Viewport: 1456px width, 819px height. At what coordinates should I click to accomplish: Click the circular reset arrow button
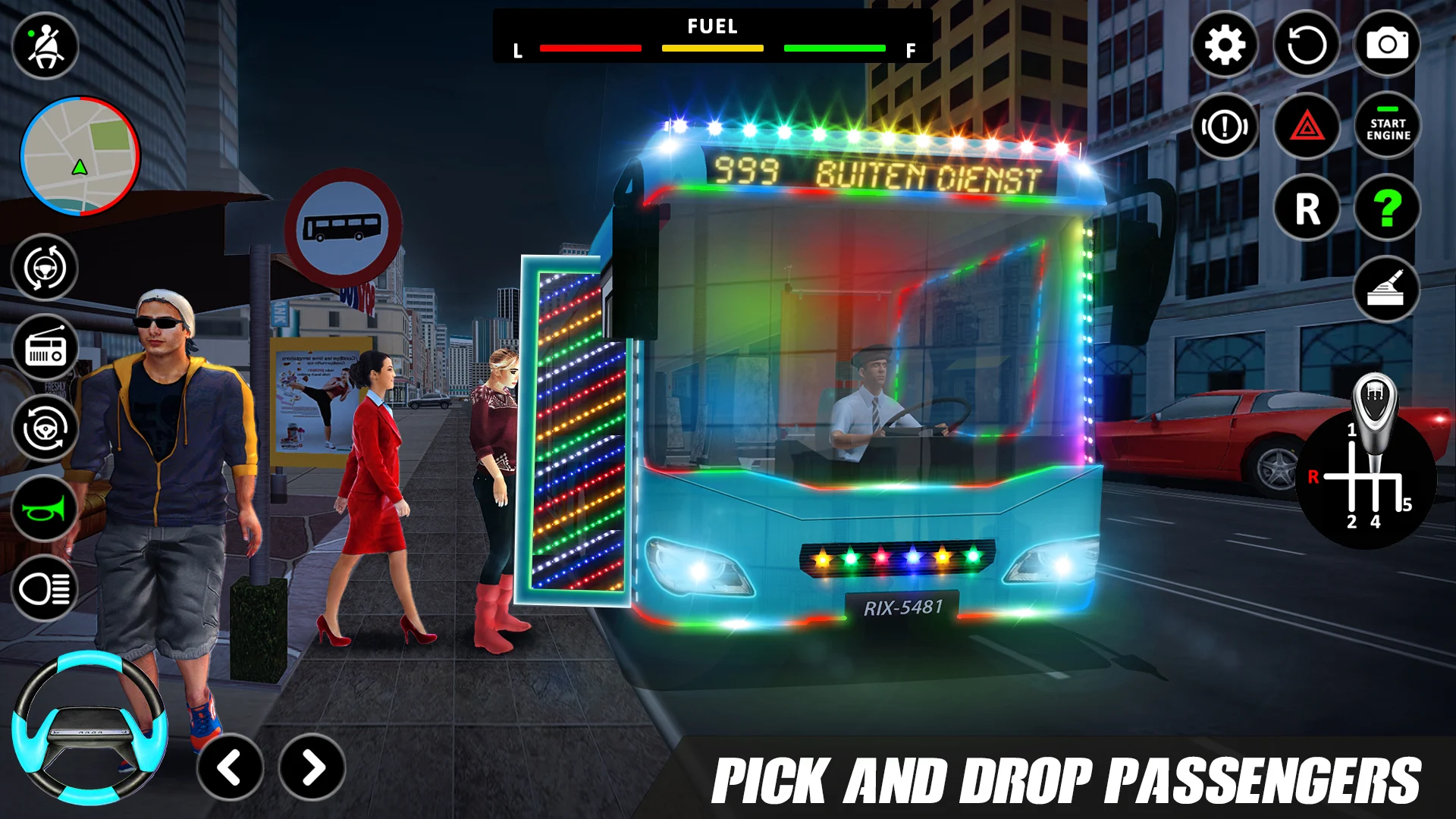click(1306, 45)
